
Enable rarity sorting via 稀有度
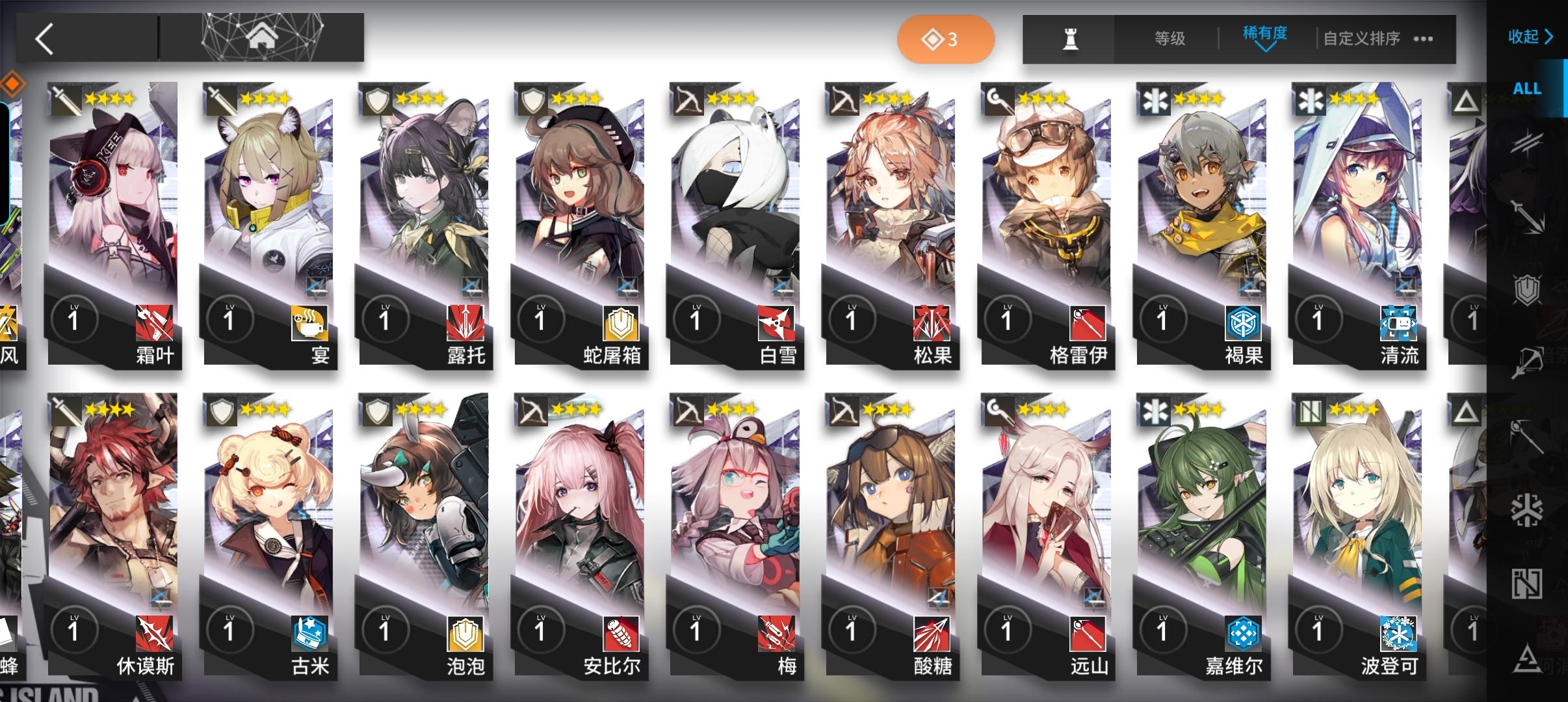[1264, 37]
